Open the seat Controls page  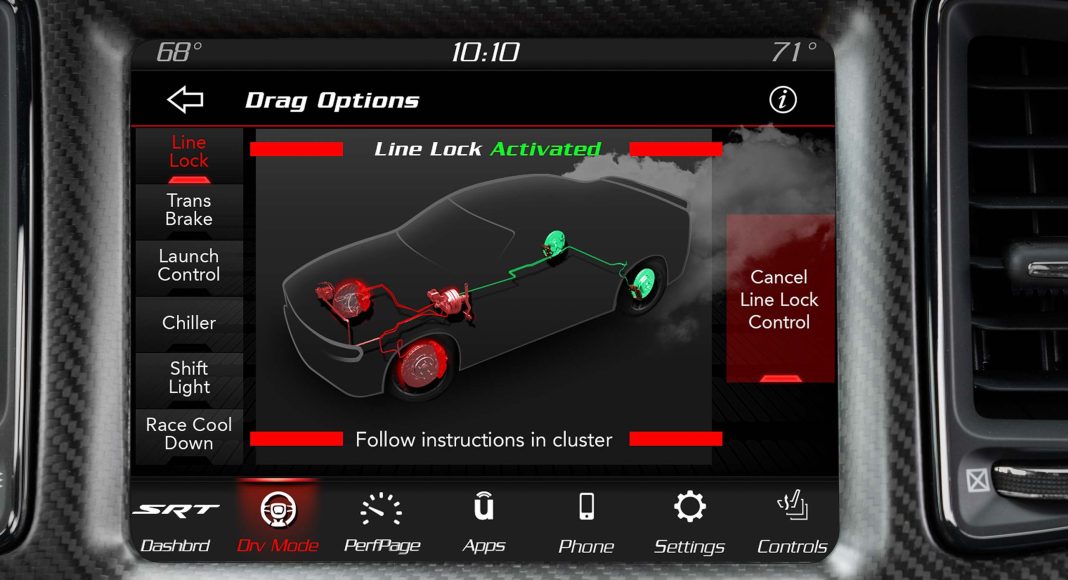click(792, 523)
